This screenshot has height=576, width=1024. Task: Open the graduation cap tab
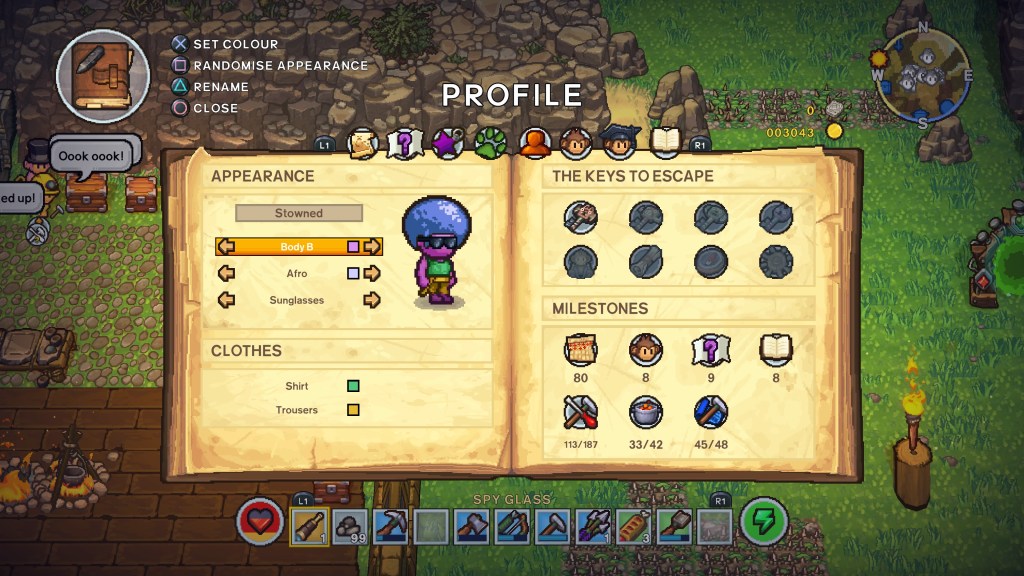620,144
